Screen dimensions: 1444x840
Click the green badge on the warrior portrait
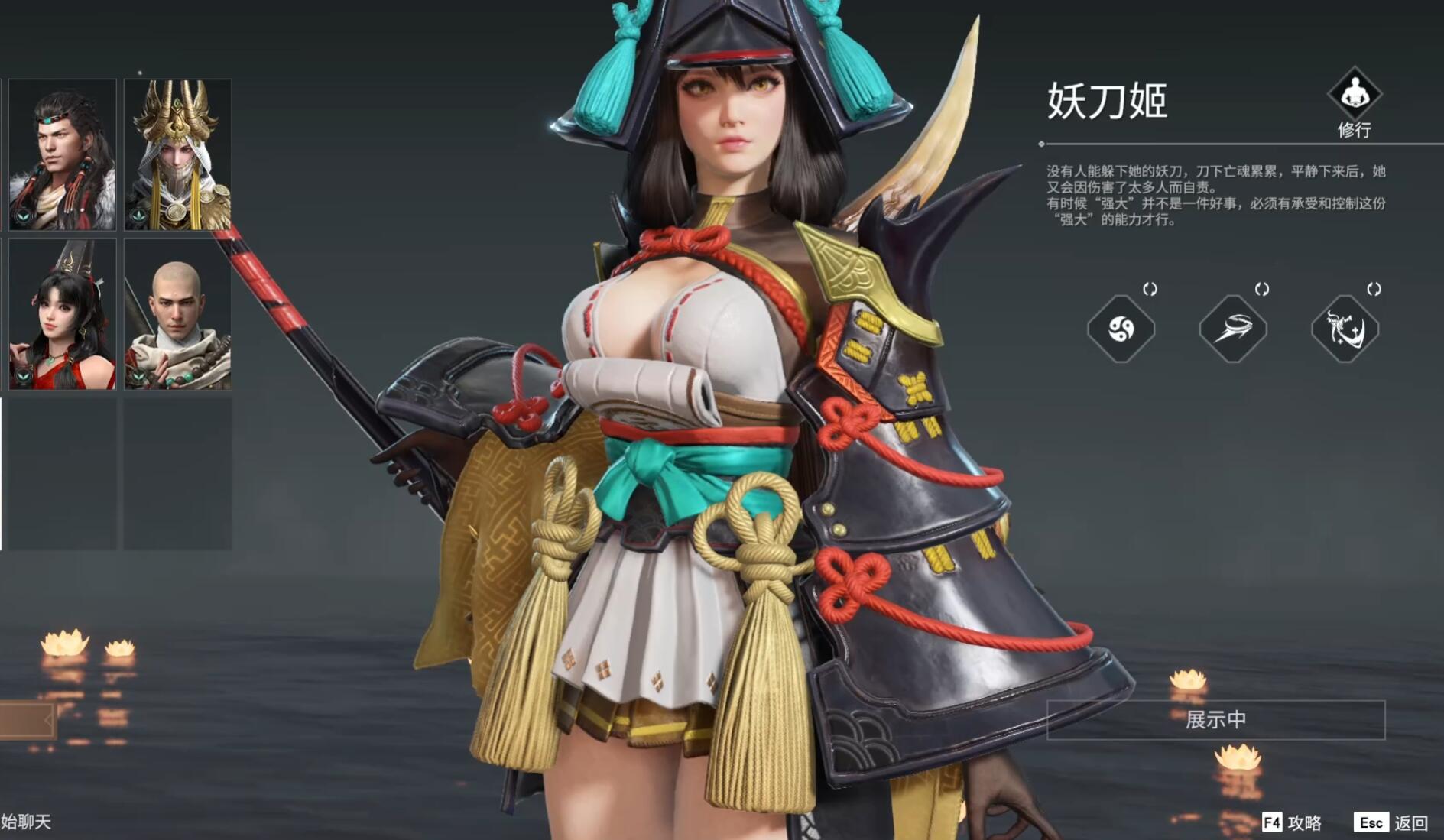23,217
